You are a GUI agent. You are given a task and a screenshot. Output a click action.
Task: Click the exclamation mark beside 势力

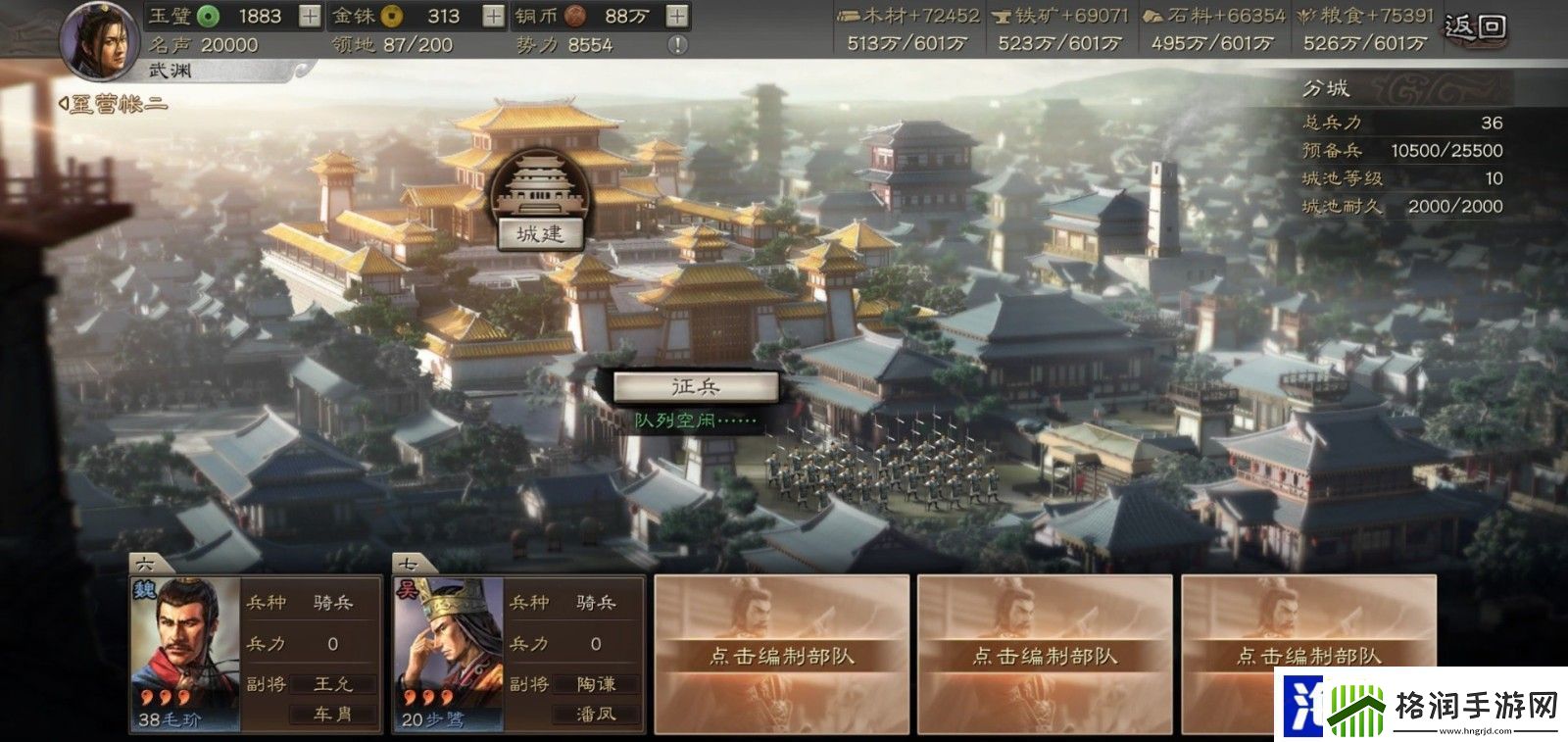click(675, 44)
